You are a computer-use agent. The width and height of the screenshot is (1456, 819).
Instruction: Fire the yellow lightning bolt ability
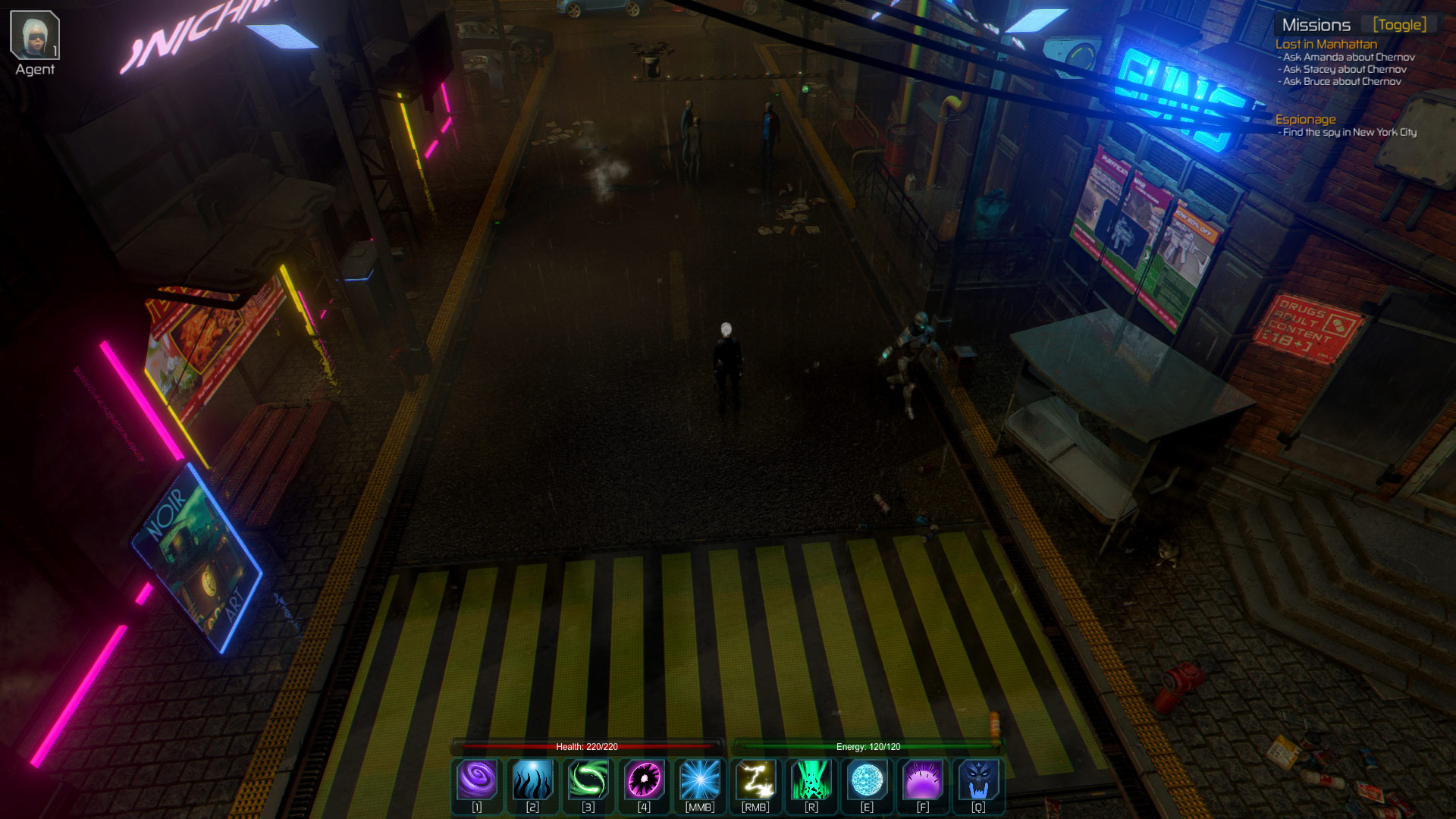[x=755, y=780]
